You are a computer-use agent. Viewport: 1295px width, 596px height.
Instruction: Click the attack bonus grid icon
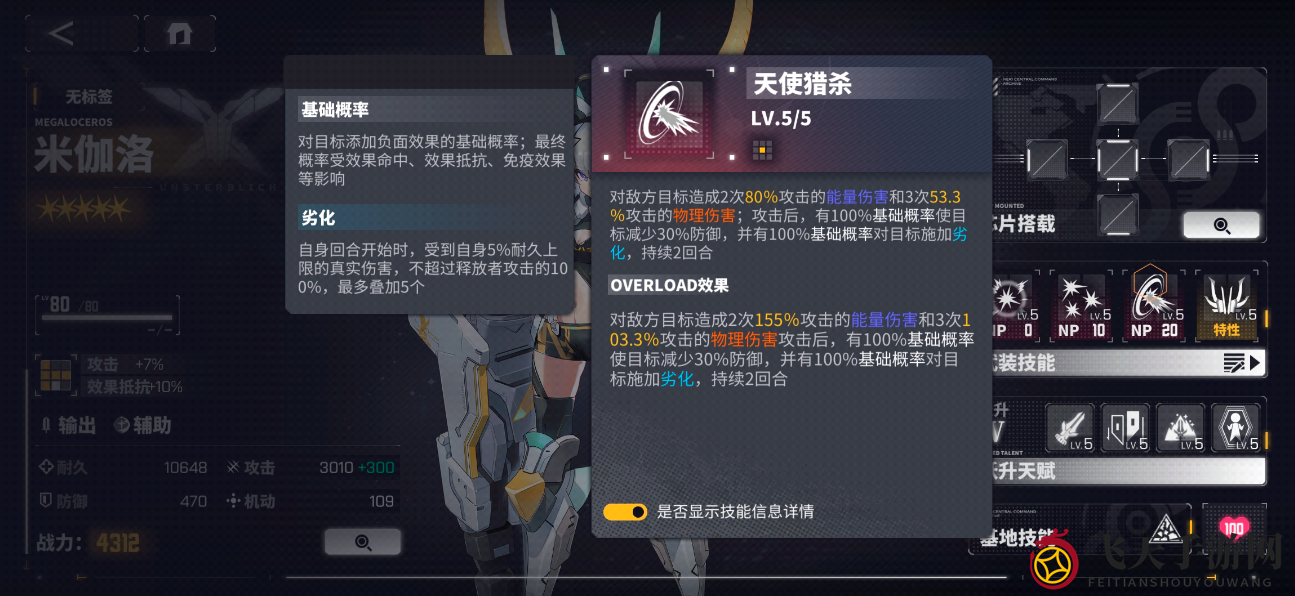57,375
